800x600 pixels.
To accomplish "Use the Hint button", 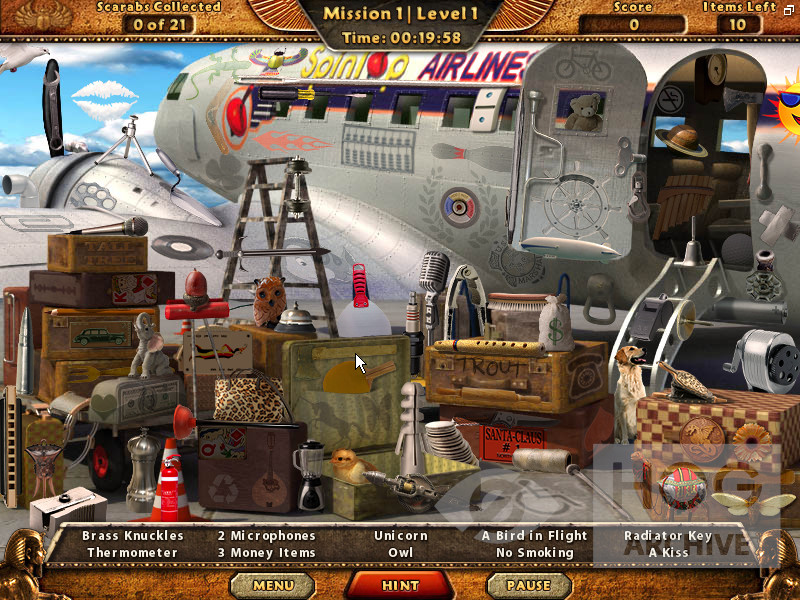I will click(x=400, y=585).
